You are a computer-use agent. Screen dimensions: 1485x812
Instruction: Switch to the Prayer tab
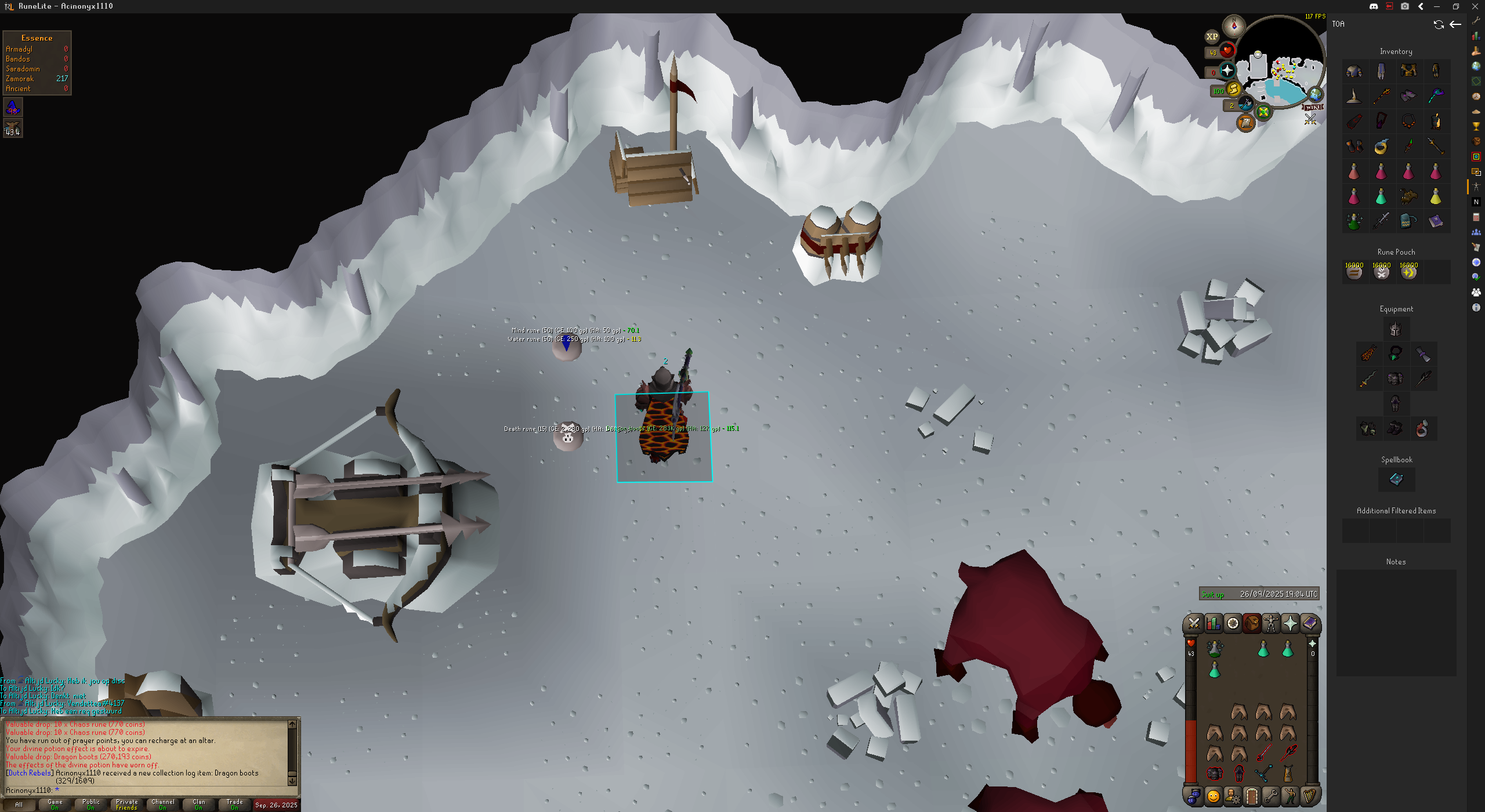[1290, 623]
